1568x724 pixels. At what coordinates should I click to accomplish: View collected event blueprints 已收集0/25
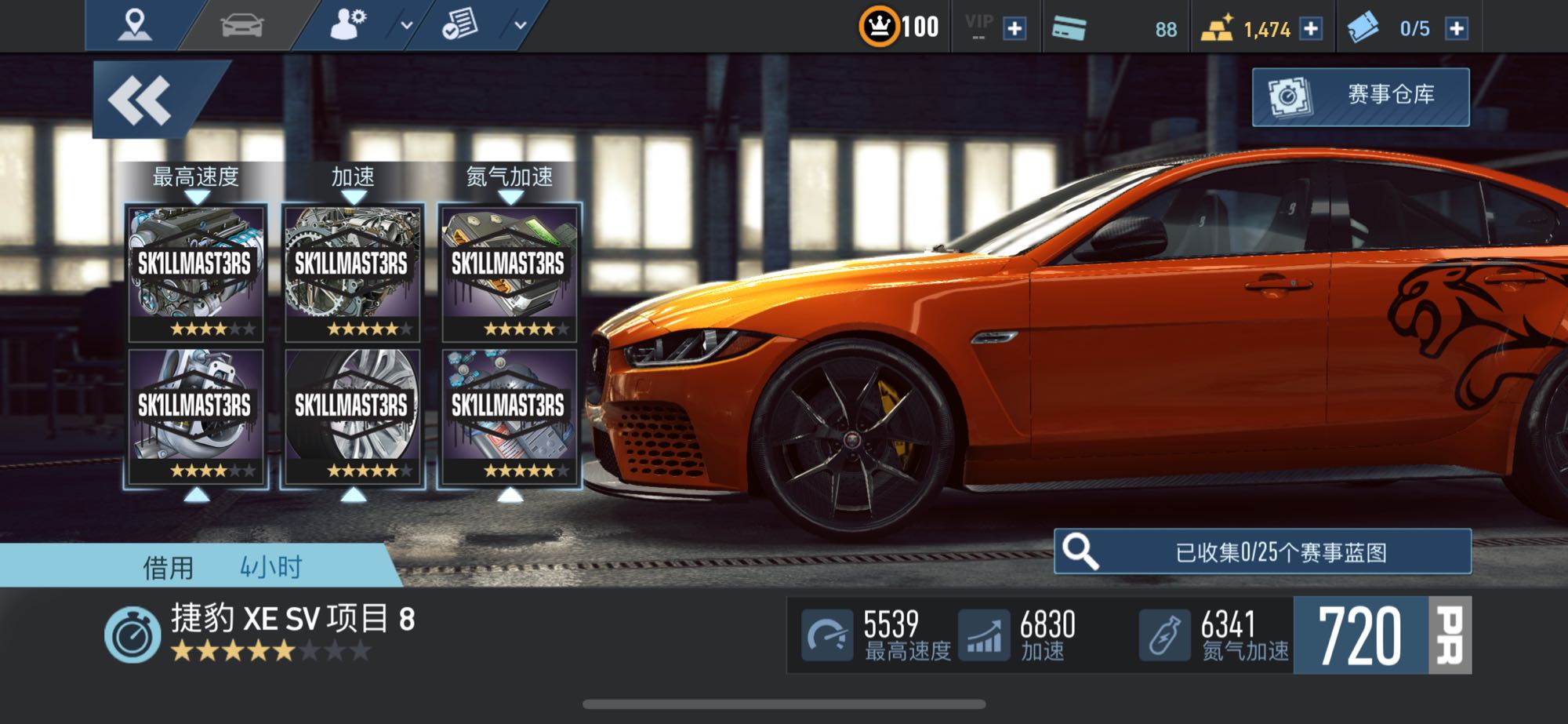coord(1262,552)
